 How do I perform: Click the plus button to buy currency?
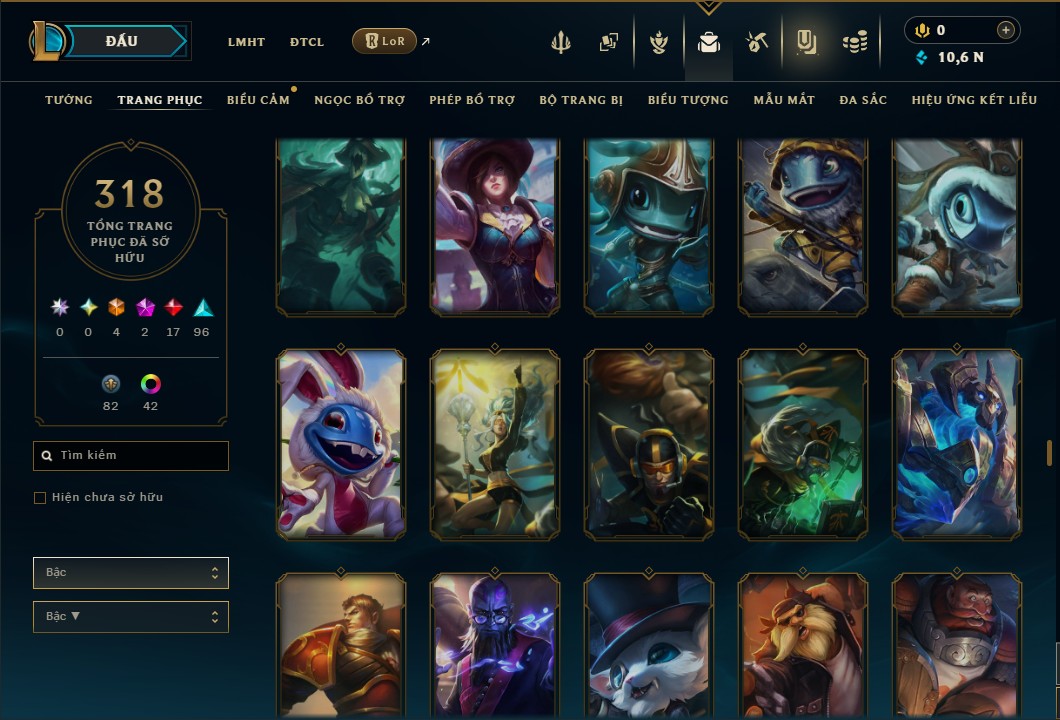coord(1006,30)
